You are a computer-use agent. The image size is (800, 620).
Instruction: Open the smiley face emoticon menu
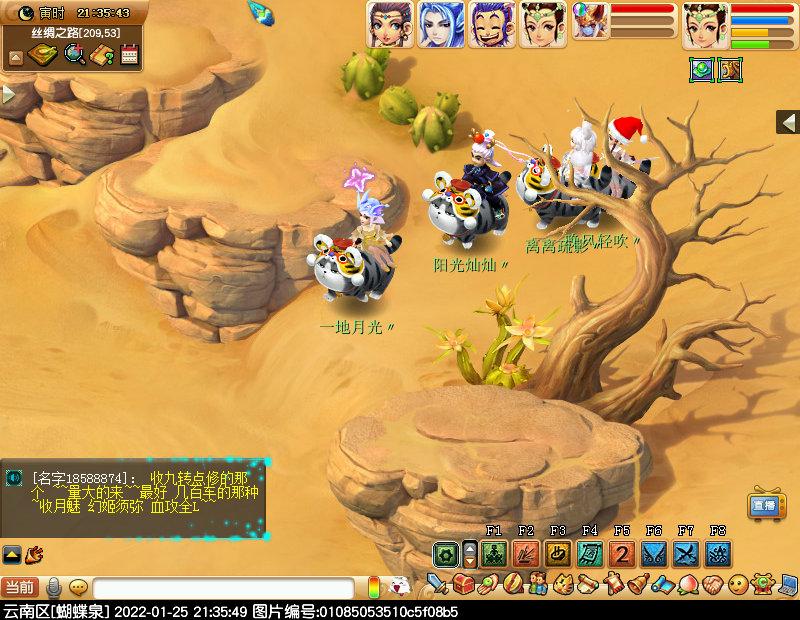click(x=738, y=583)
